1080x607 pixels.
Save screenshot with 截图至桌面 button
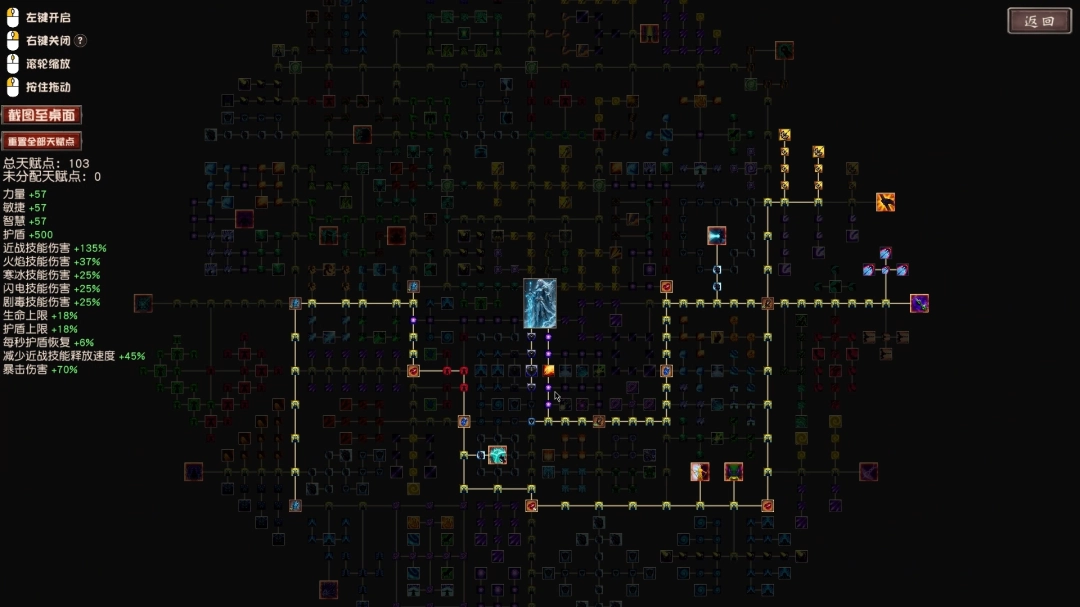(42, 115)
